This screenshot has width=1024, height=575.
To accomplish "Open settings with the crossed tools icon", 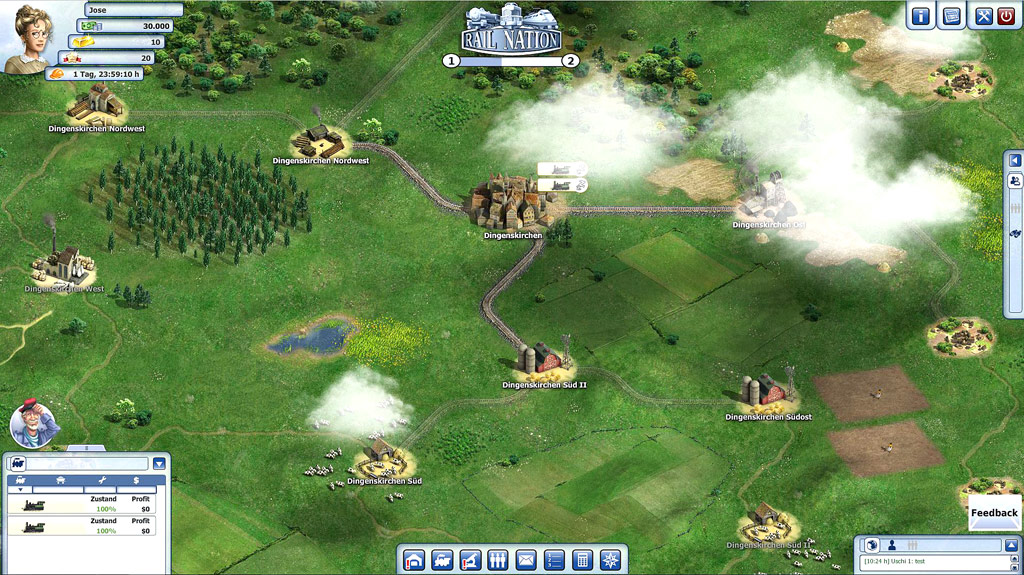I will [983, 15].
